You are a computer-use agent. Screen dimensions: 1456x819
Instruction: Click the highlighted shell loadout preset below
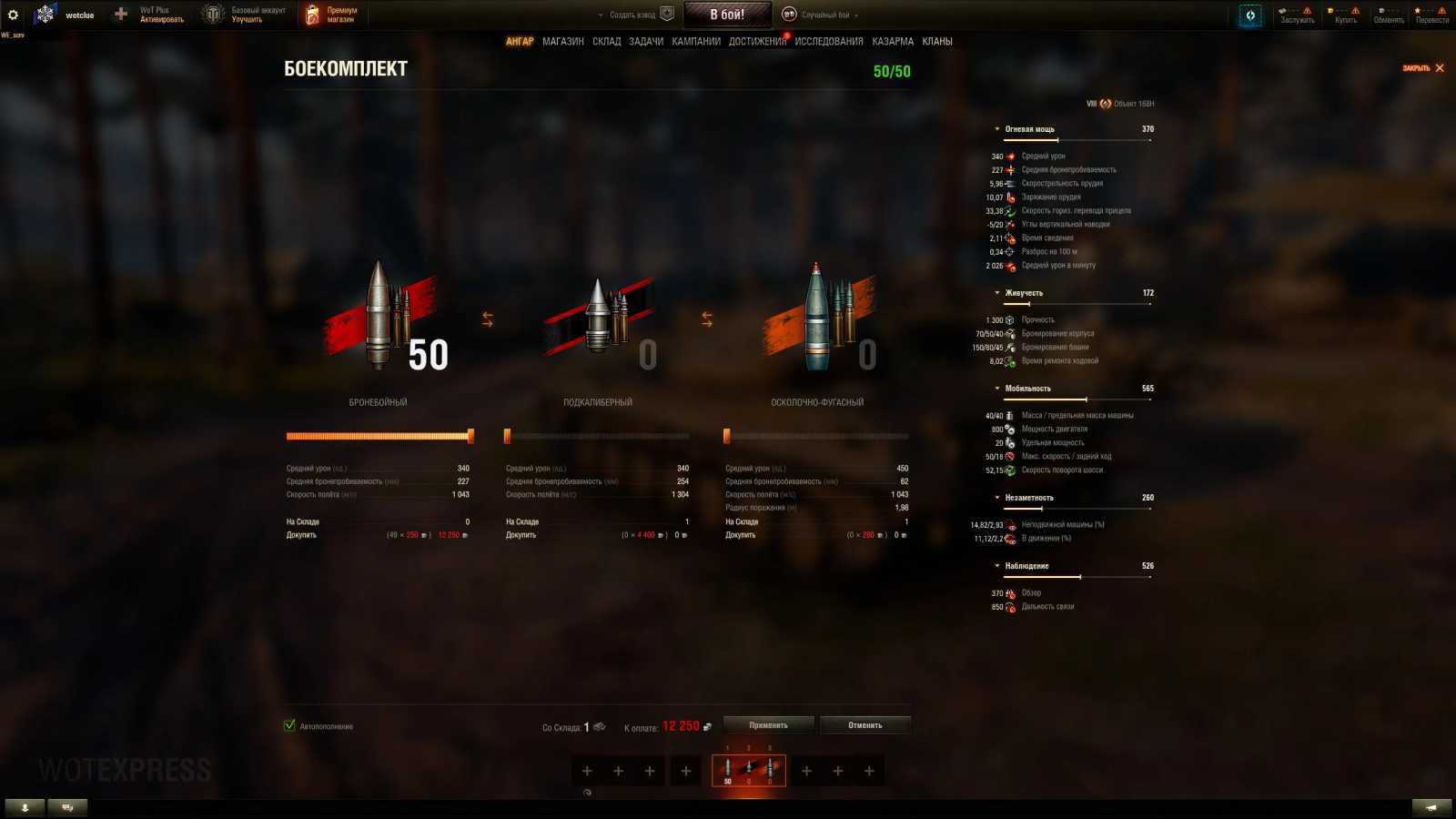pyautogui.click(x=748, y=769)
